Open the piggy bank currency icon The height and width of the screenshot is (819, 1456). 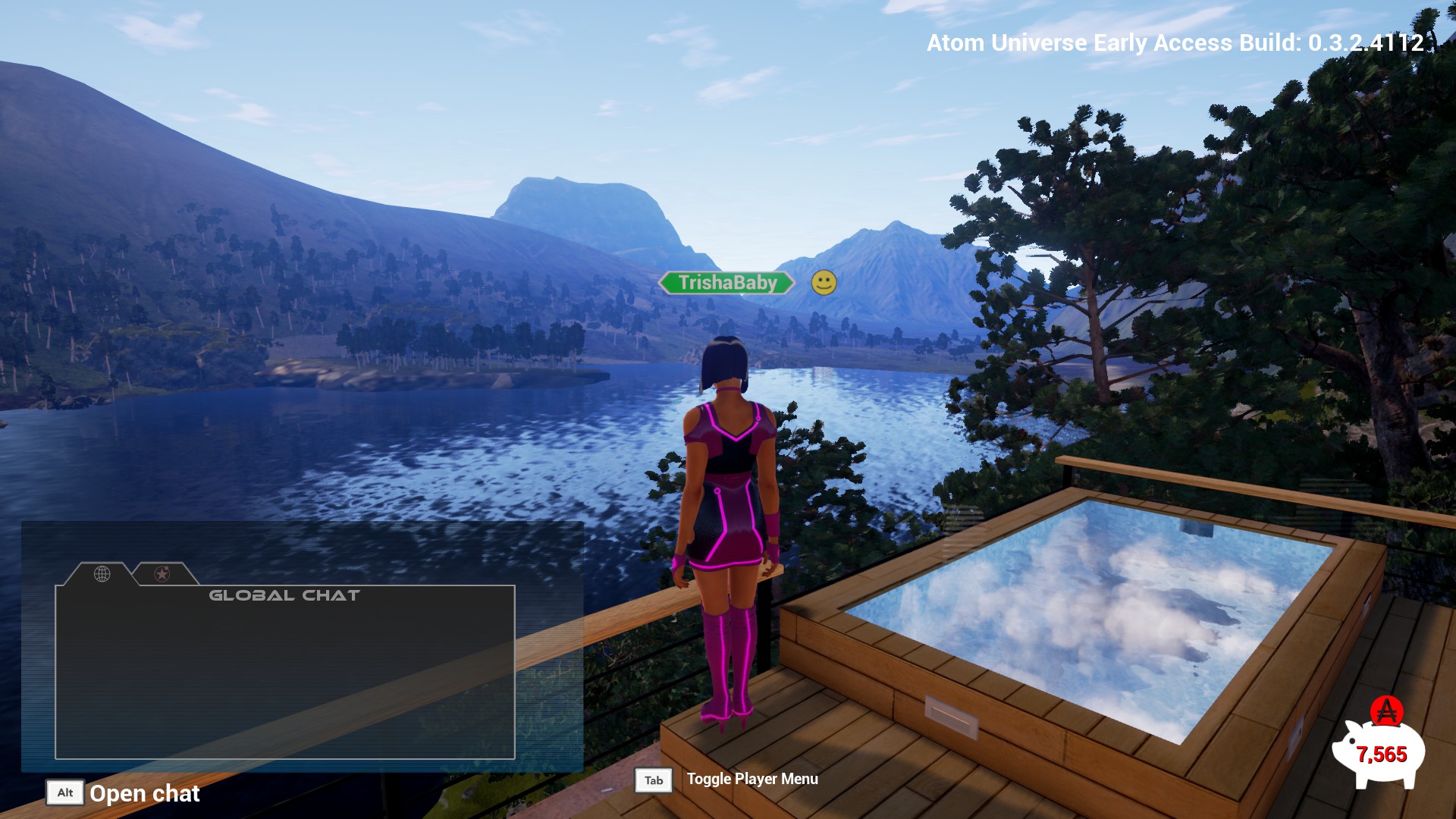pos(1379,751)
